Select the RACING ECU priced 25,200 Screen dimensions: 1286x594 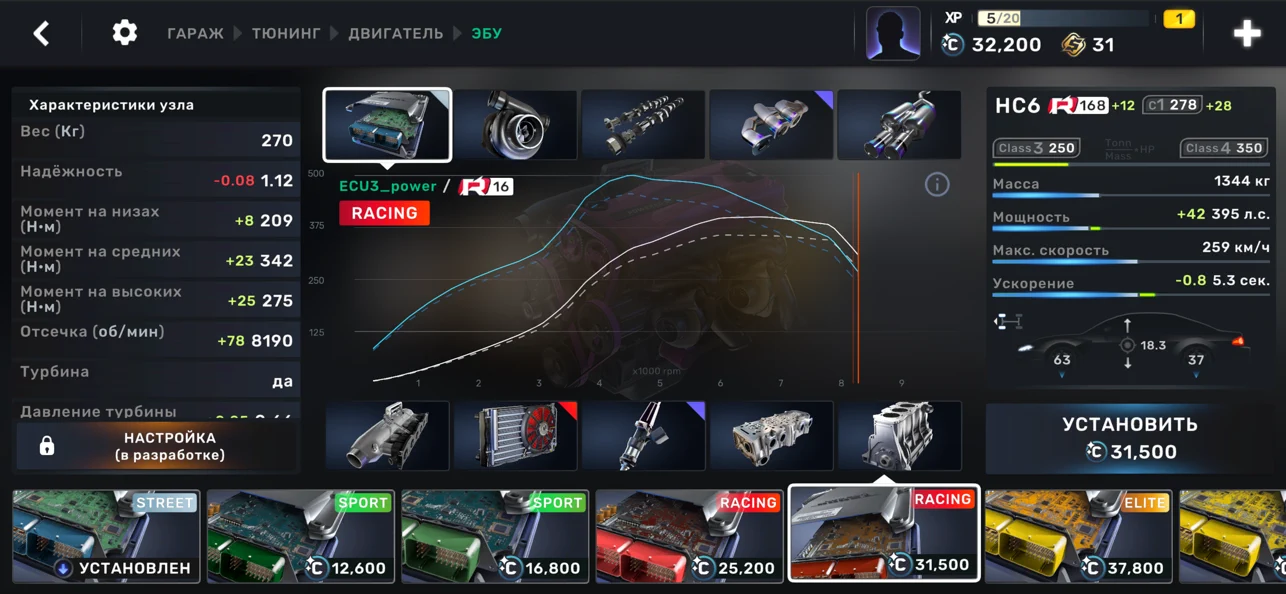(689, 536)
